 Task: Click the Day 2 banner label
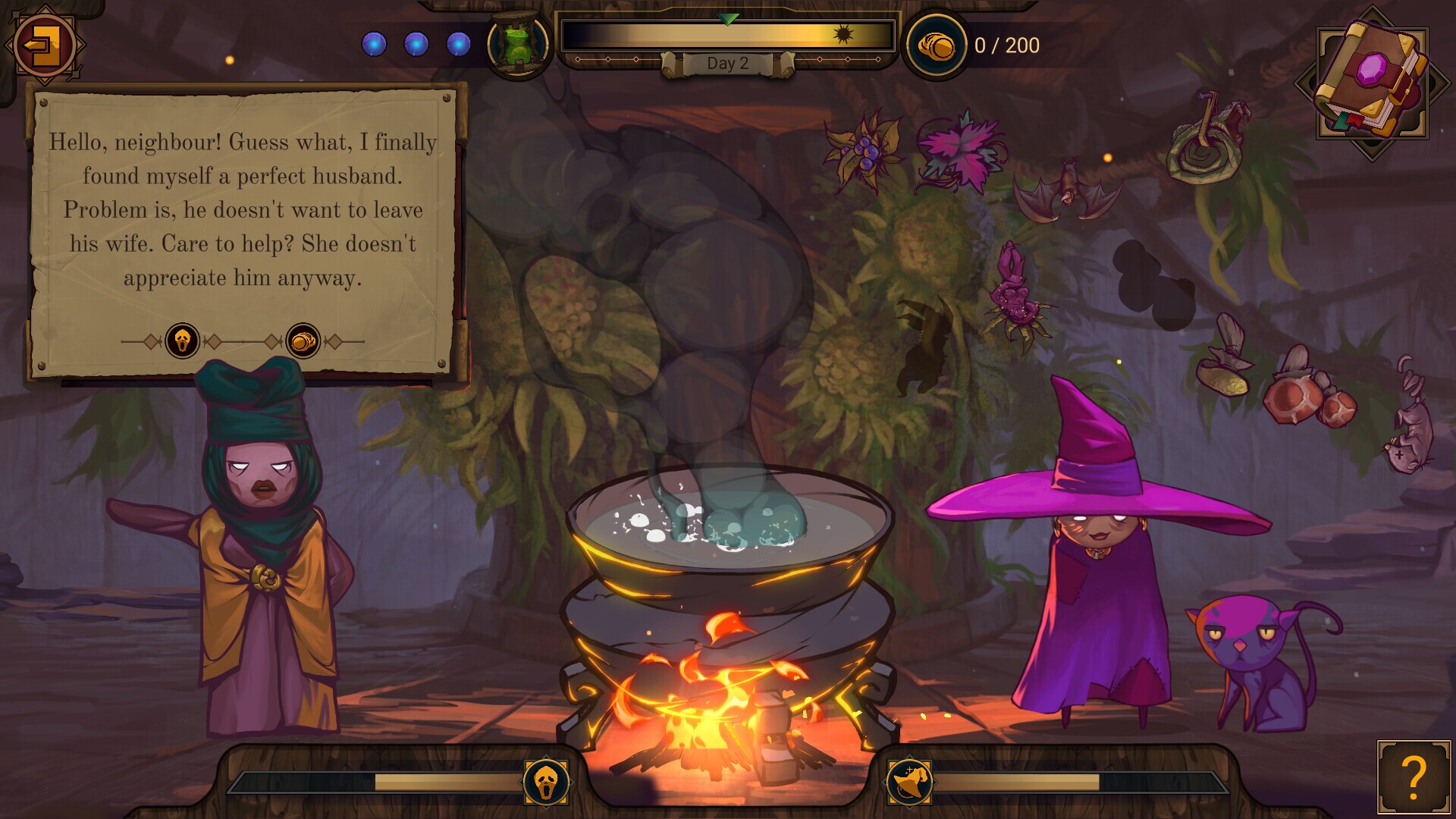coord(728,63)
